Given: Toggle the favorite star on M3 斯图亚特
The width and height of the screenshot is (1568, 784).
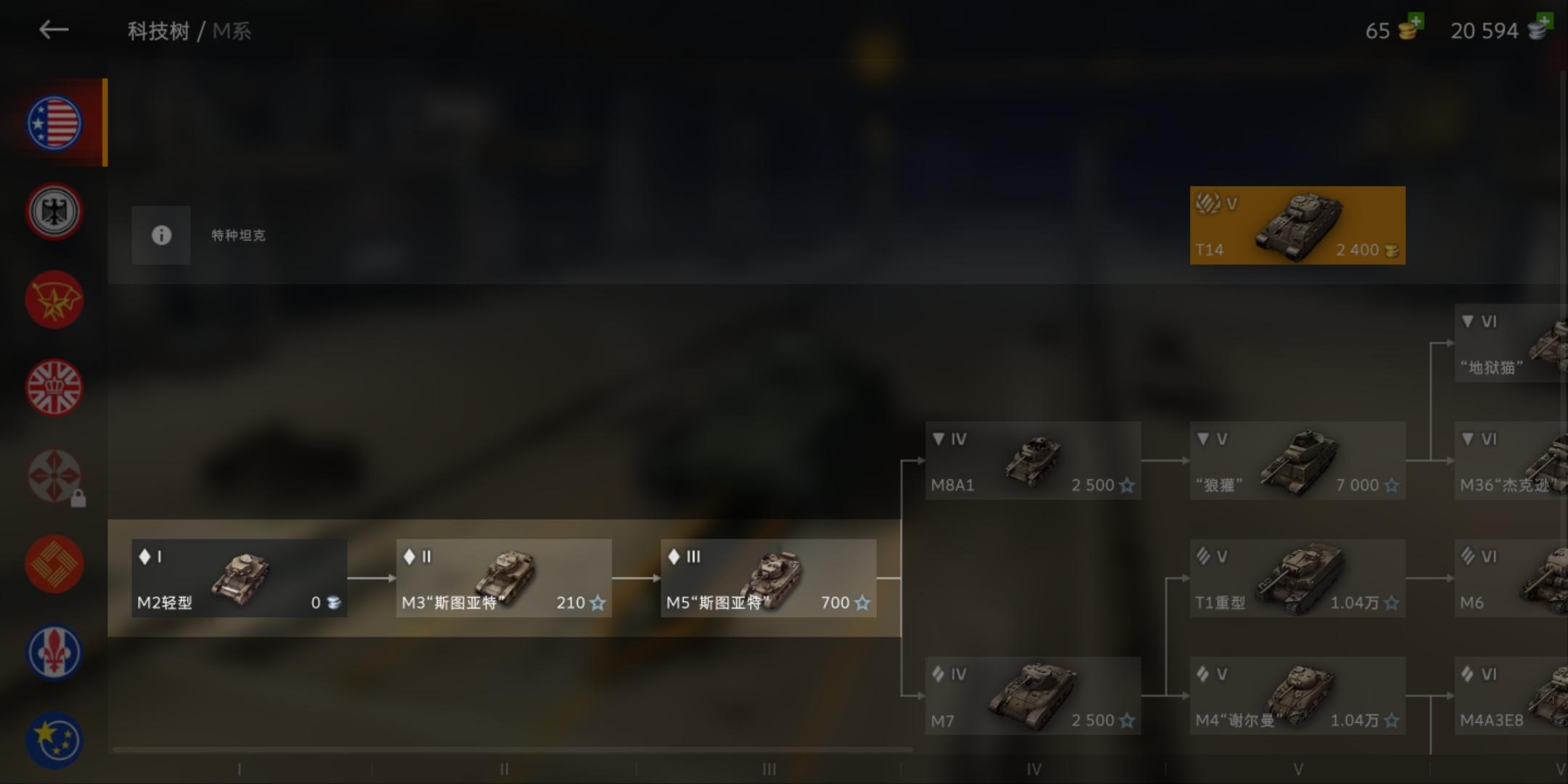Looking at the screenshot, I should click(x=597, y=603).
